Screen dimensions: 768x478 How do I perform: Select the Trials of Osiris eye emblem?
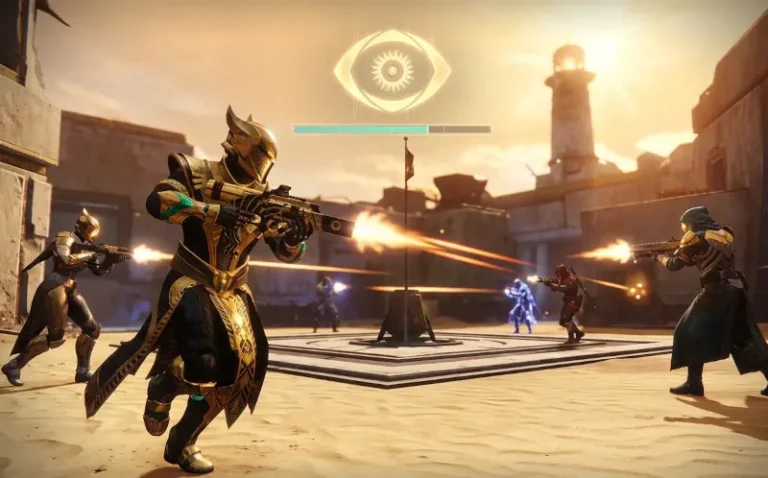click(x=391, y=70)
